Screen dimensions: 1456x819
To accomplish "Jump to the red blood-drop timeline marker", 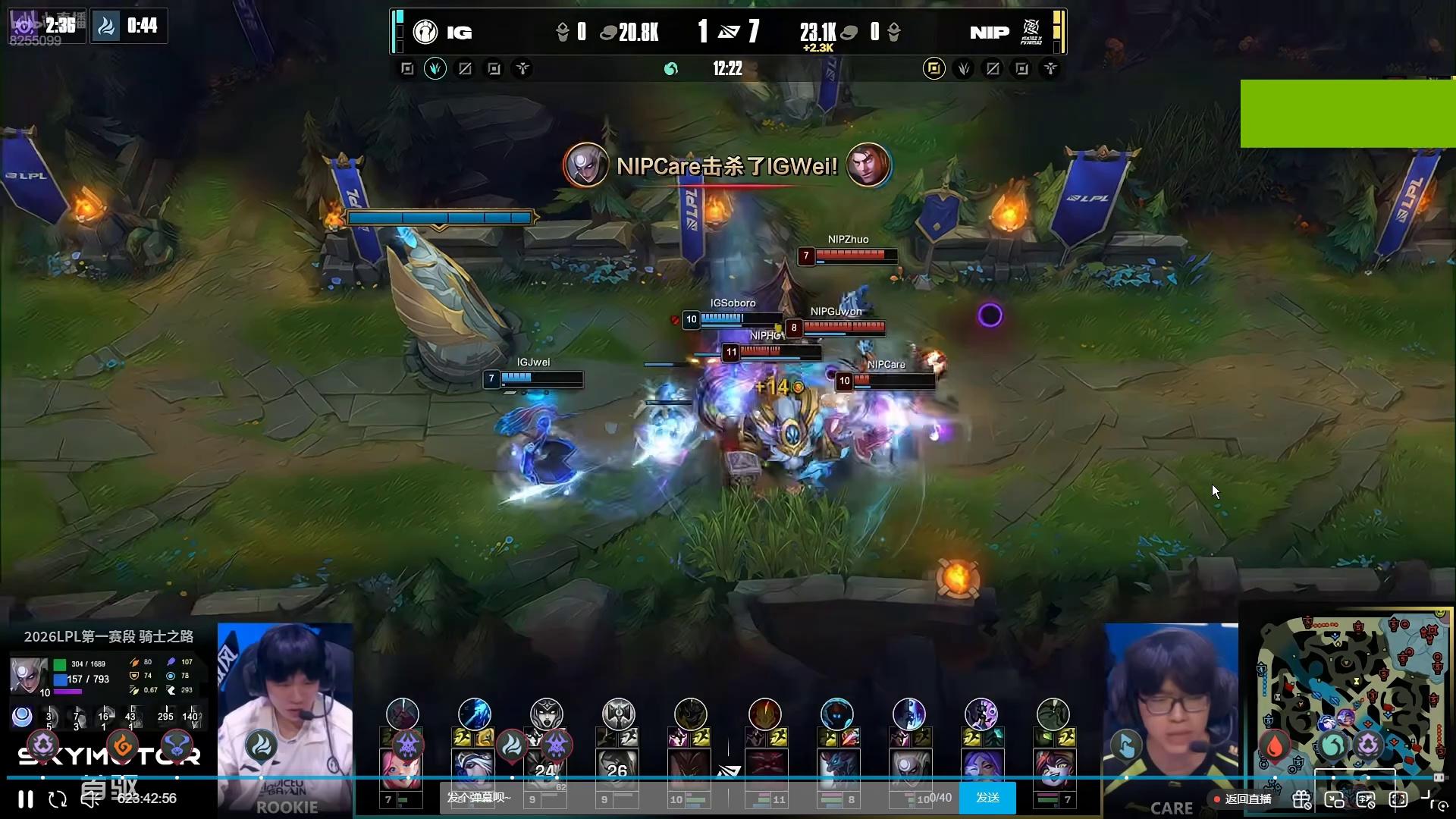I will [1275, 746].
